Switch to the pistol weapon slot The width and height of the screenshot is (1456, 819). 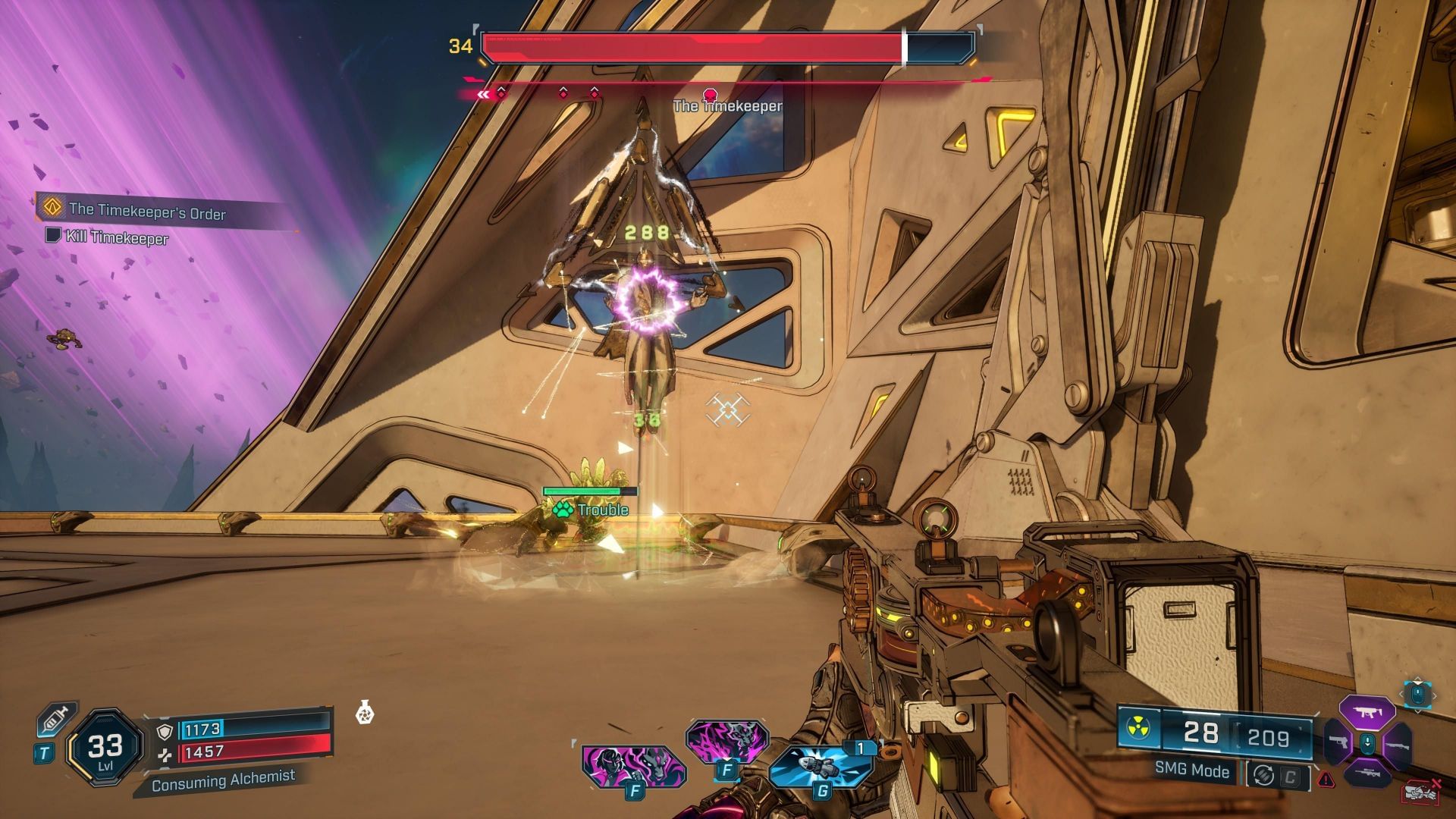coord(1338,742)
